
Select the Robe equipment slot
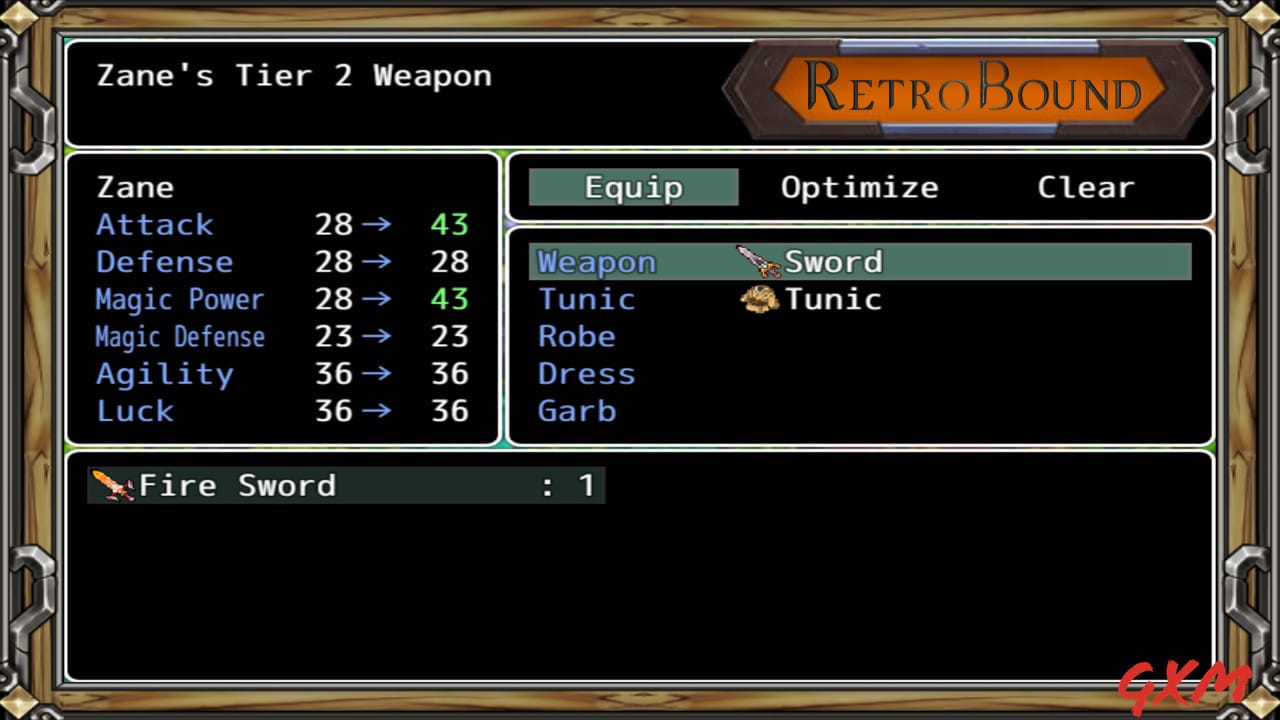pos(576,336)
